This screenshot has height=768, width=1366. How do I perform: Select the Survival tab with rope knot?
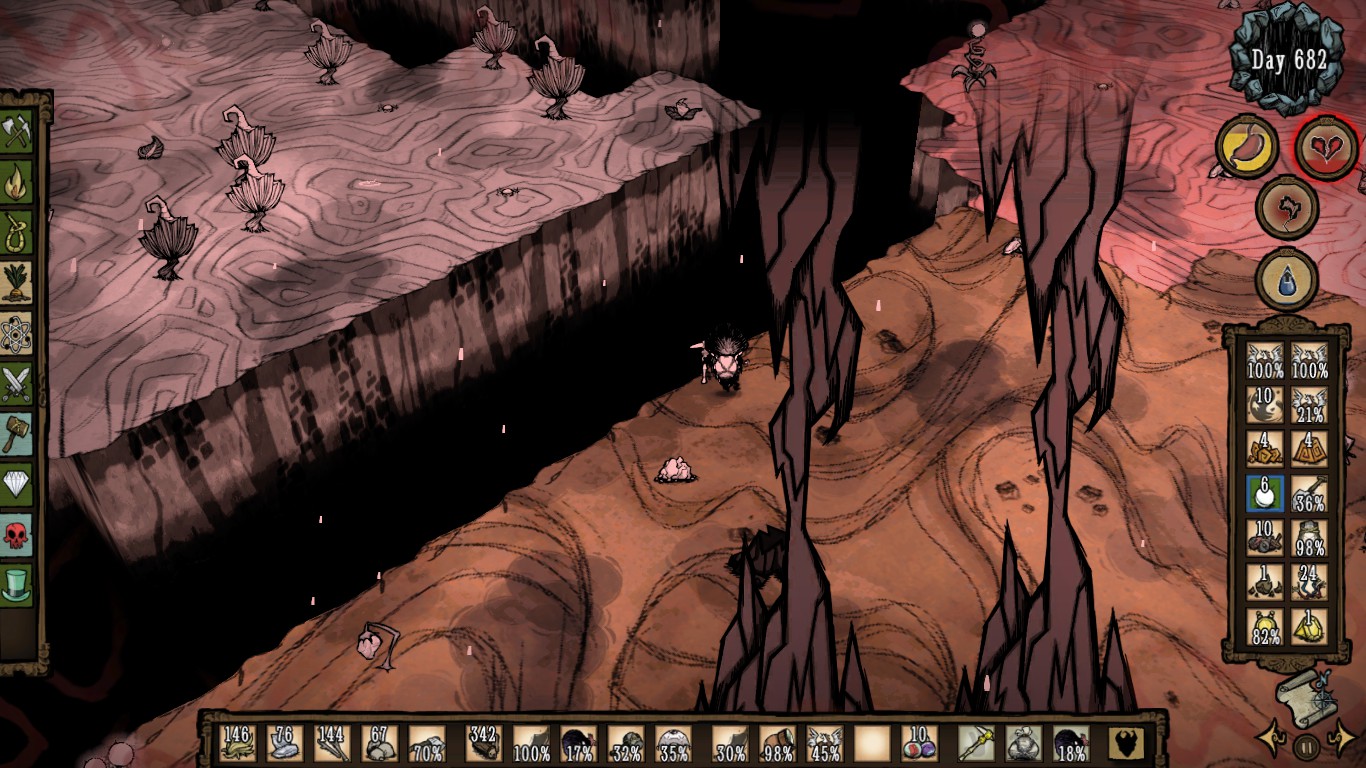(17, 233)
